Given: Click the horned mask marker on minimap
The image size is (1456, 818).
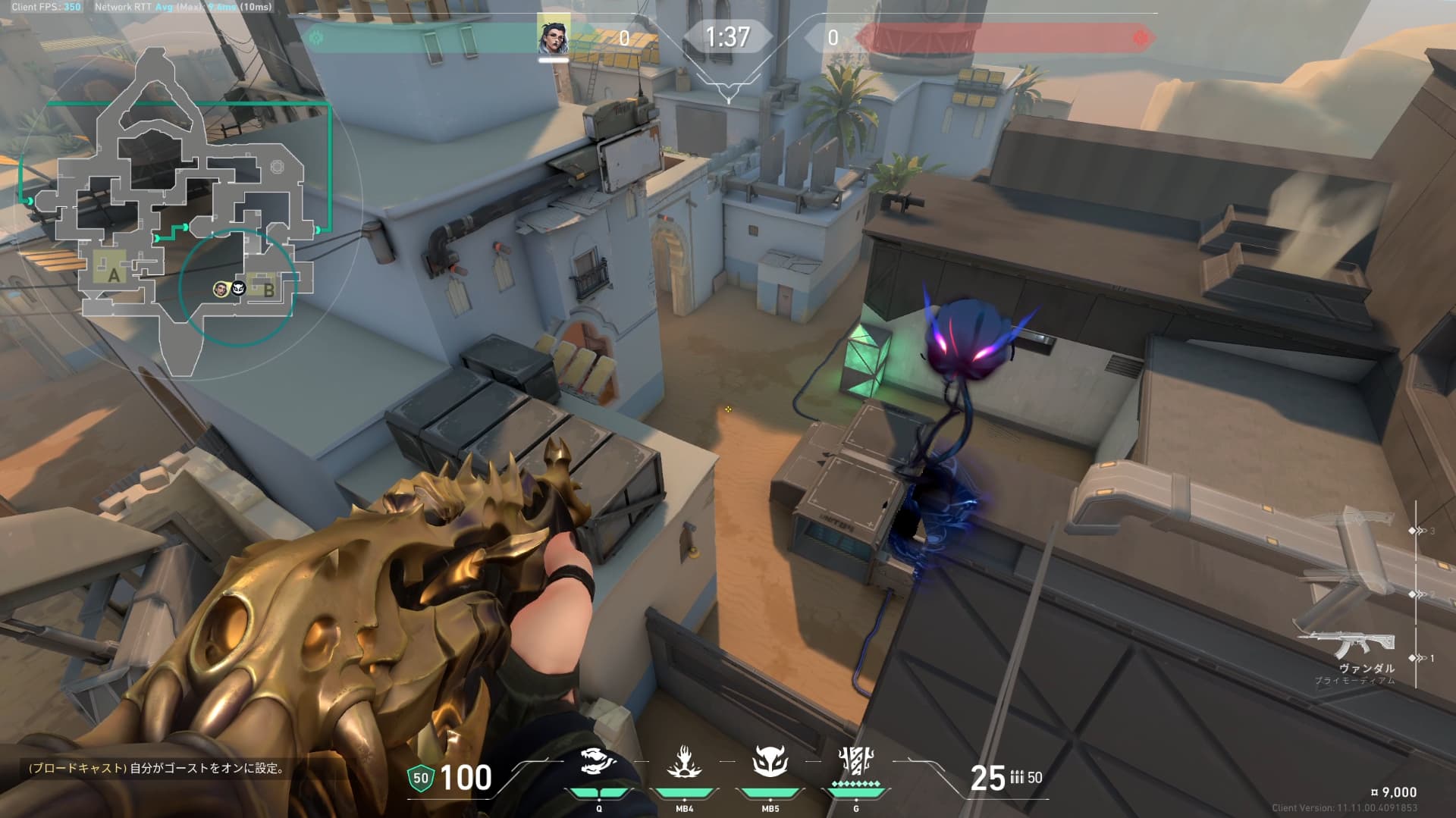Looking at the screenshot, I should pos(238,289).
